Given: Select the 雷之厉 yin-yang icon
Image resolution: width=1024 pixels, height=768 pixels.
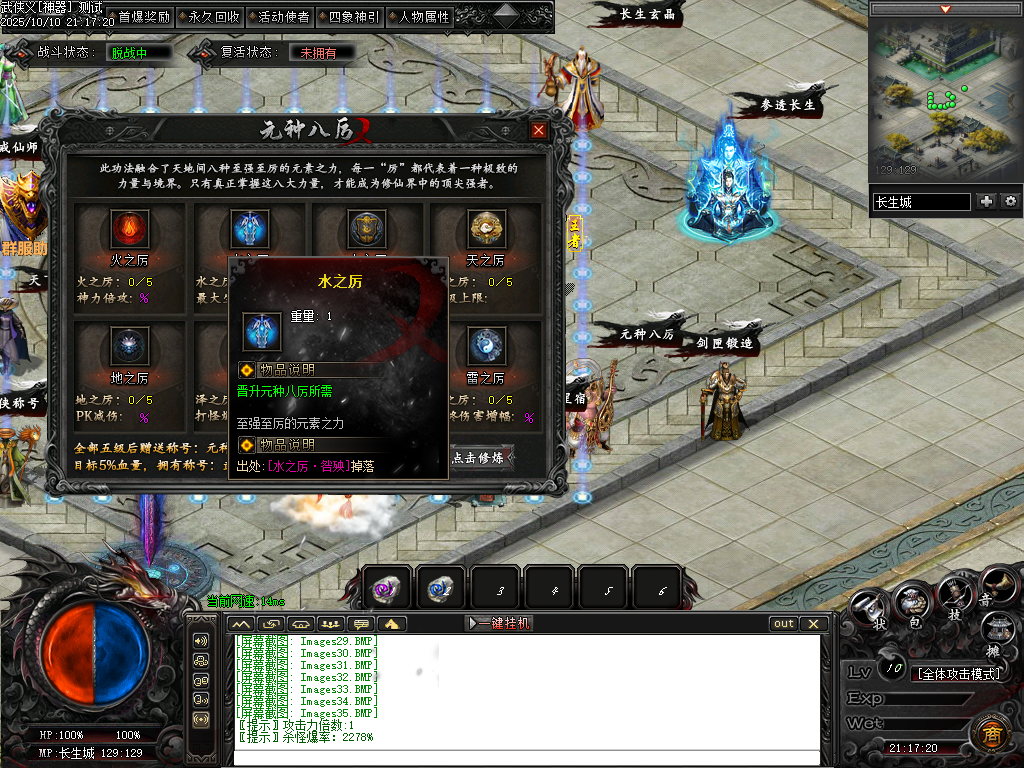Looking at the screenshot, I should click(x=485, y=346).
